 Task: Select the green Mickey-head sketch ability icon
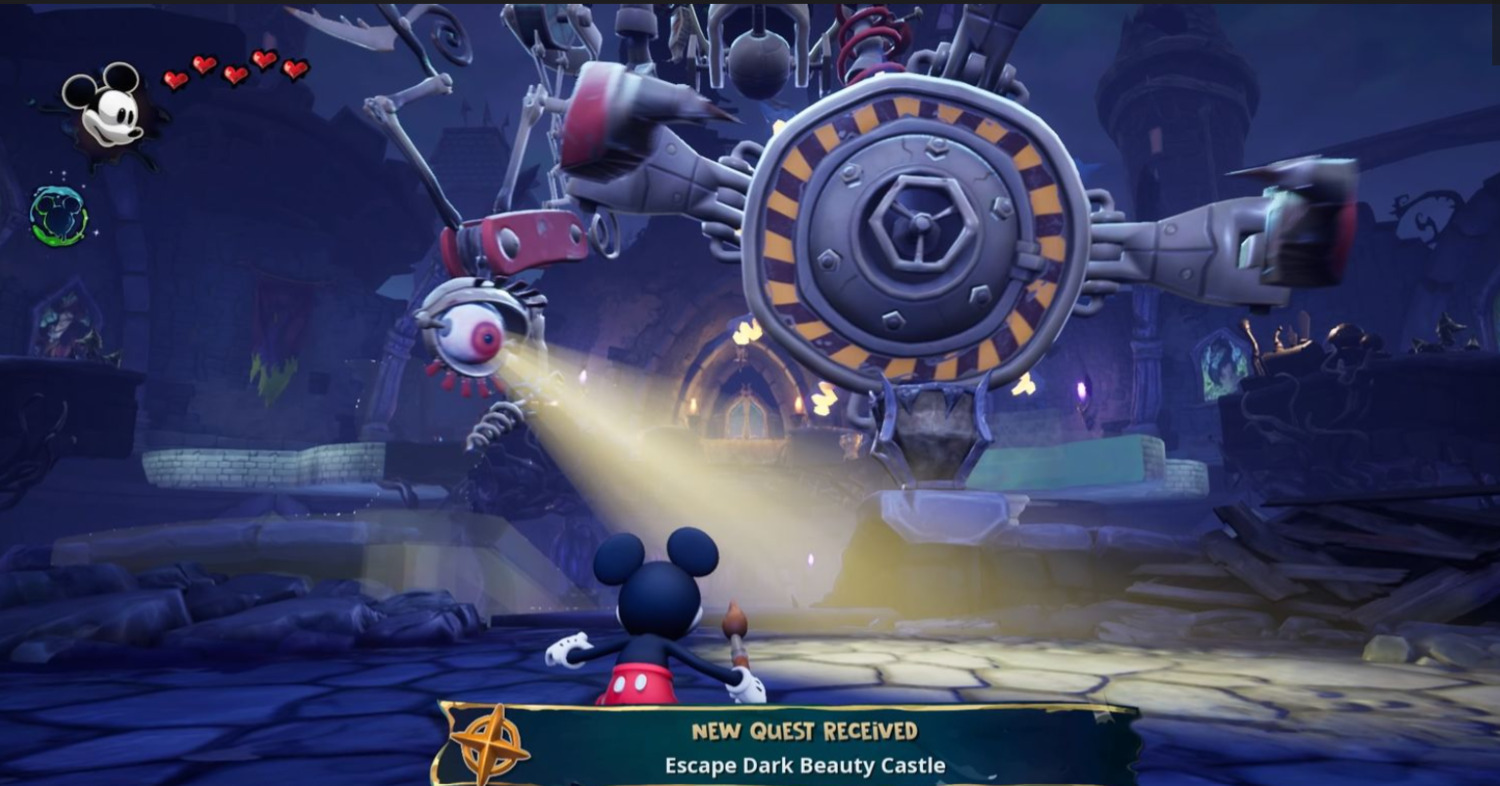coord(59,215)
